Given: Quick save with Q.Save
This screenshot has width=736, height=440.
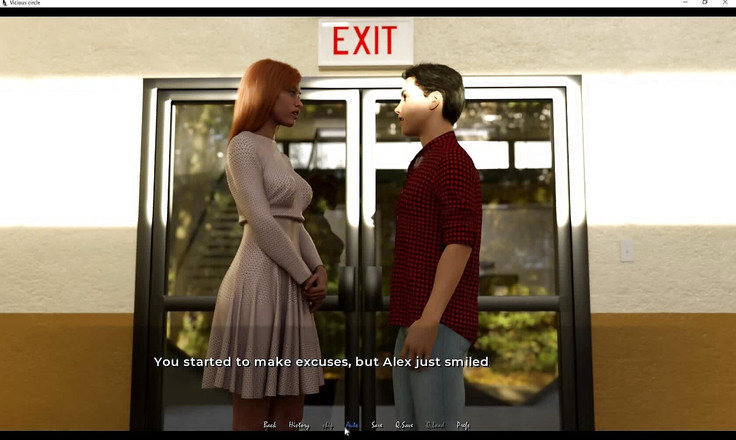Looking at the screenshot, I should click(404, 425).
